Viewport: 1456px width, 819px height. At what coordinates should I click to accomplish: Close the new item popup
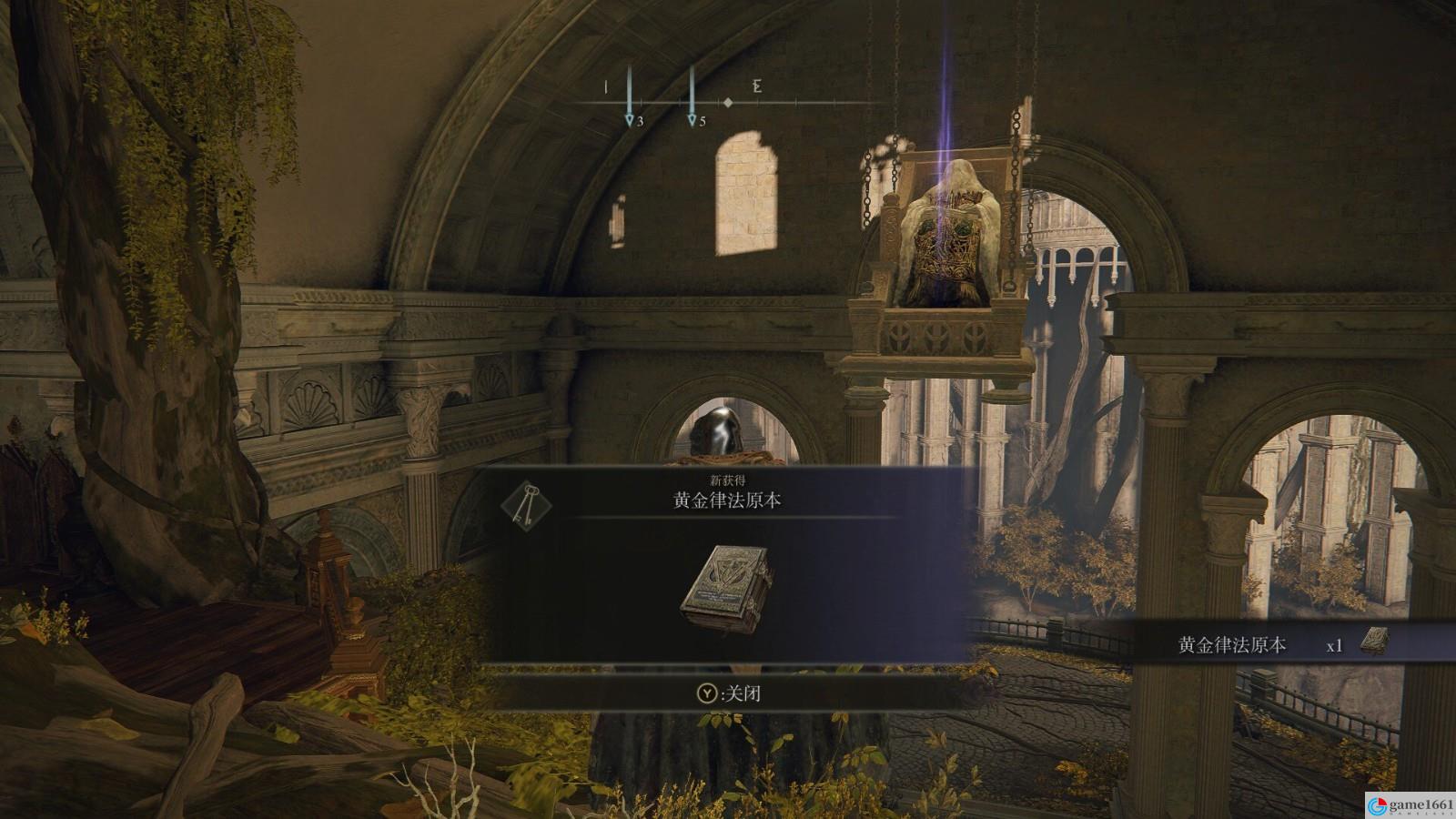pos(728,693)
